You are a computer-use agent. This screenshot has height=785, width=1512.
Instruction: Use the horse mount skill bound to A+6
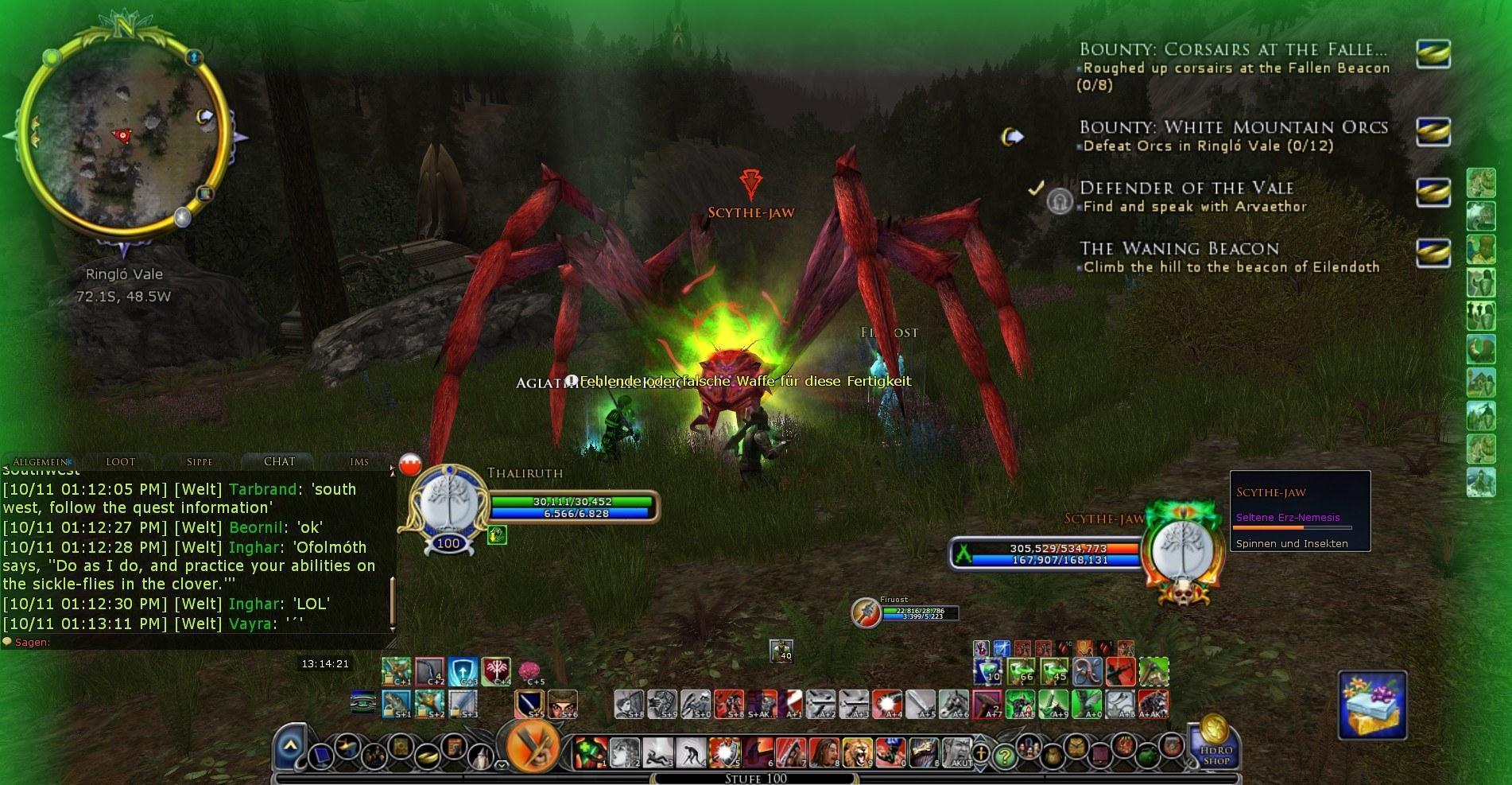pos(952,704)
